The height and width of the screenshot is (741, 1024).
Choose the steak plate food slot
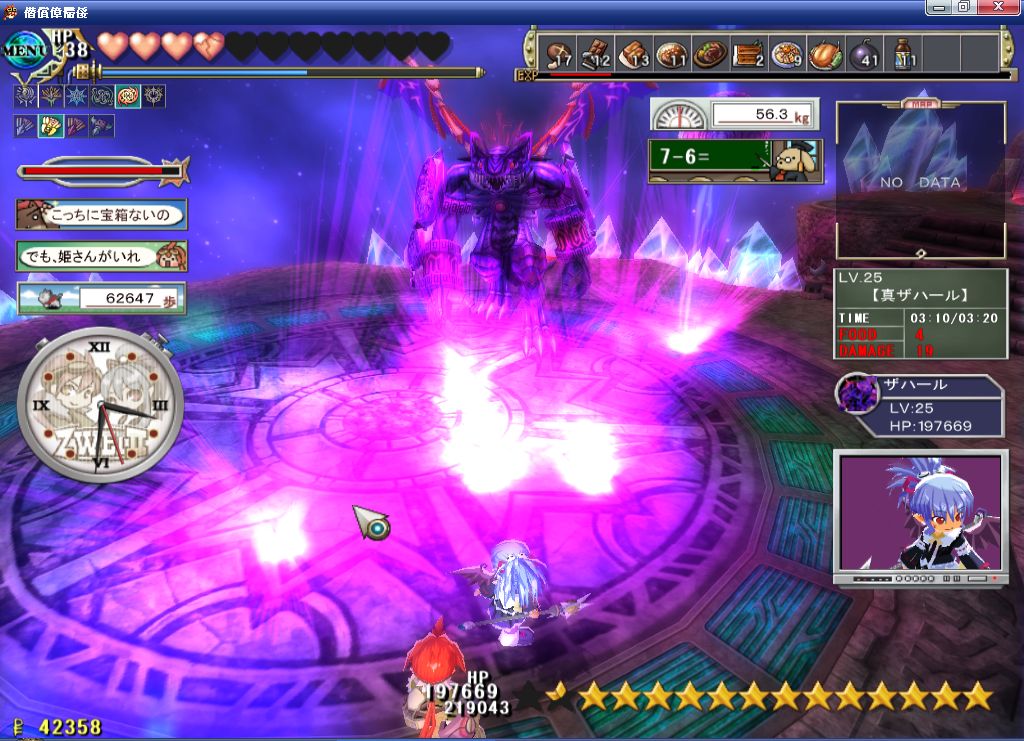tap(711, 53)
